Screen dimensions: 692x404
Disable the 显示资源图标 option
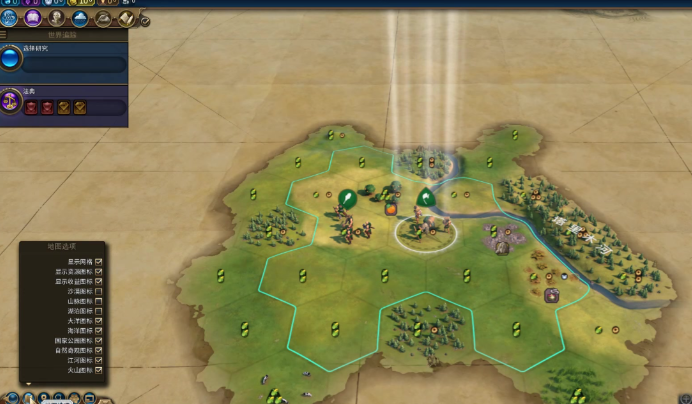[99, 270]
